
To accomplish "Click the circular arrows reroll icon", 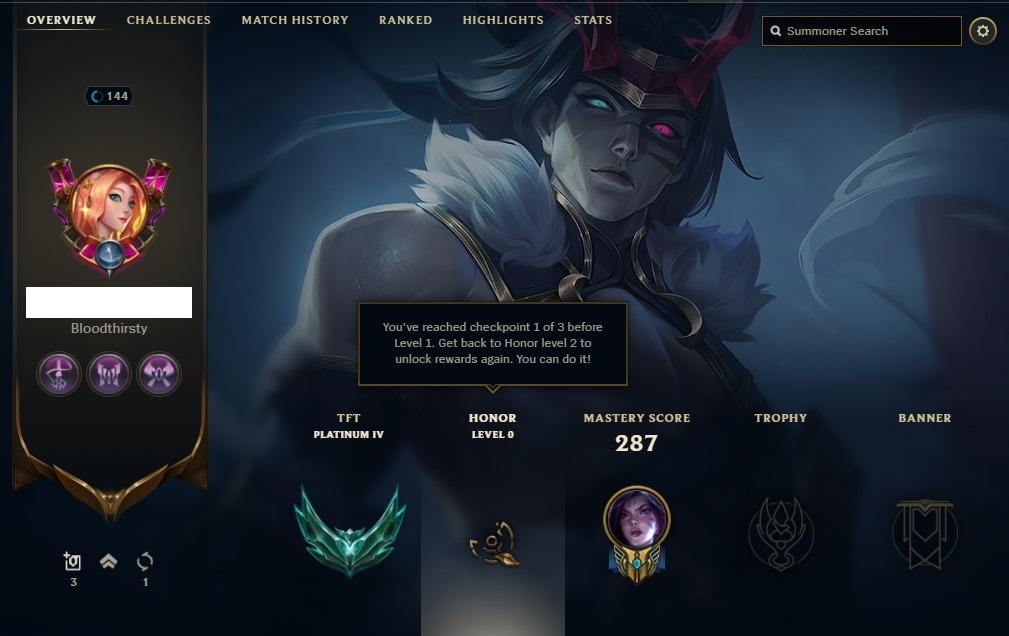I will click(x=145, y=562).
